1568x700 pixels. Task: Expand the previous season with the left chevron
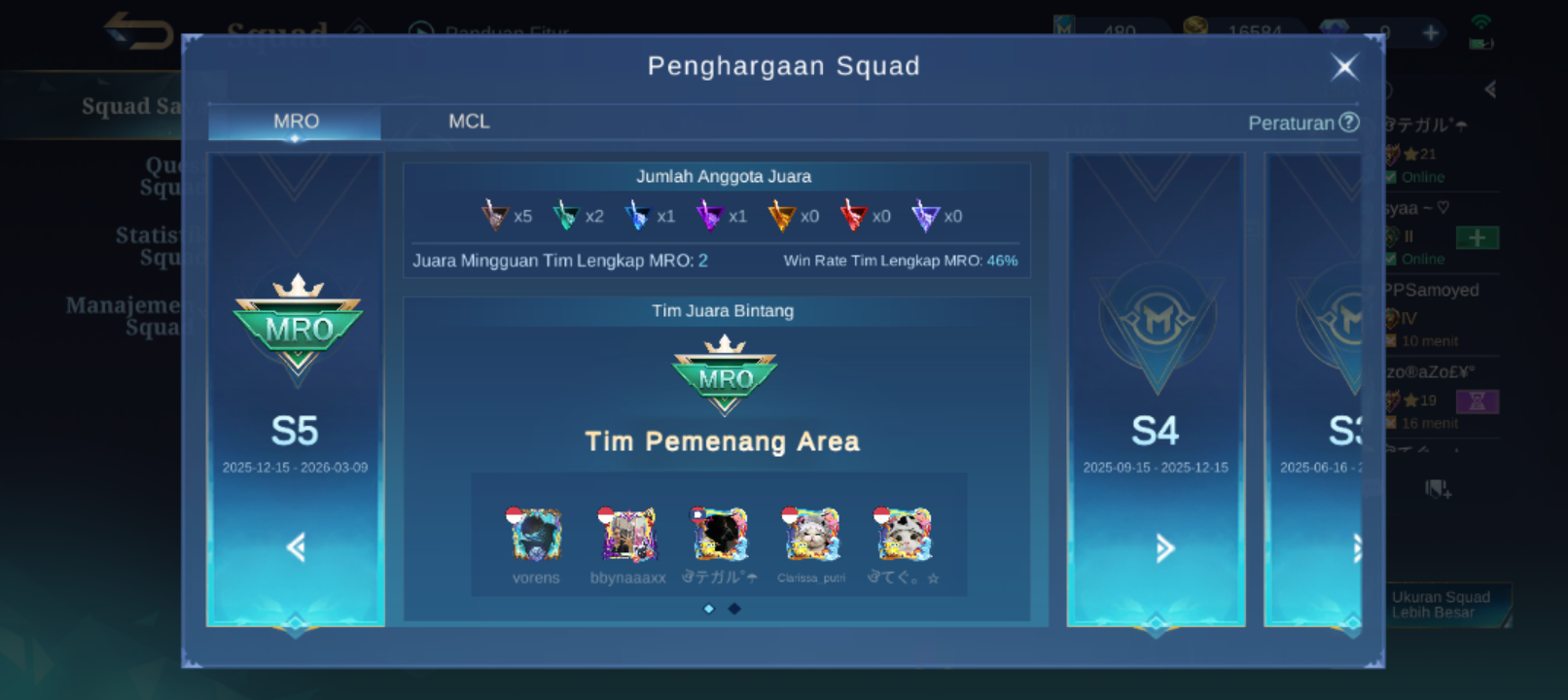[295, 547]
